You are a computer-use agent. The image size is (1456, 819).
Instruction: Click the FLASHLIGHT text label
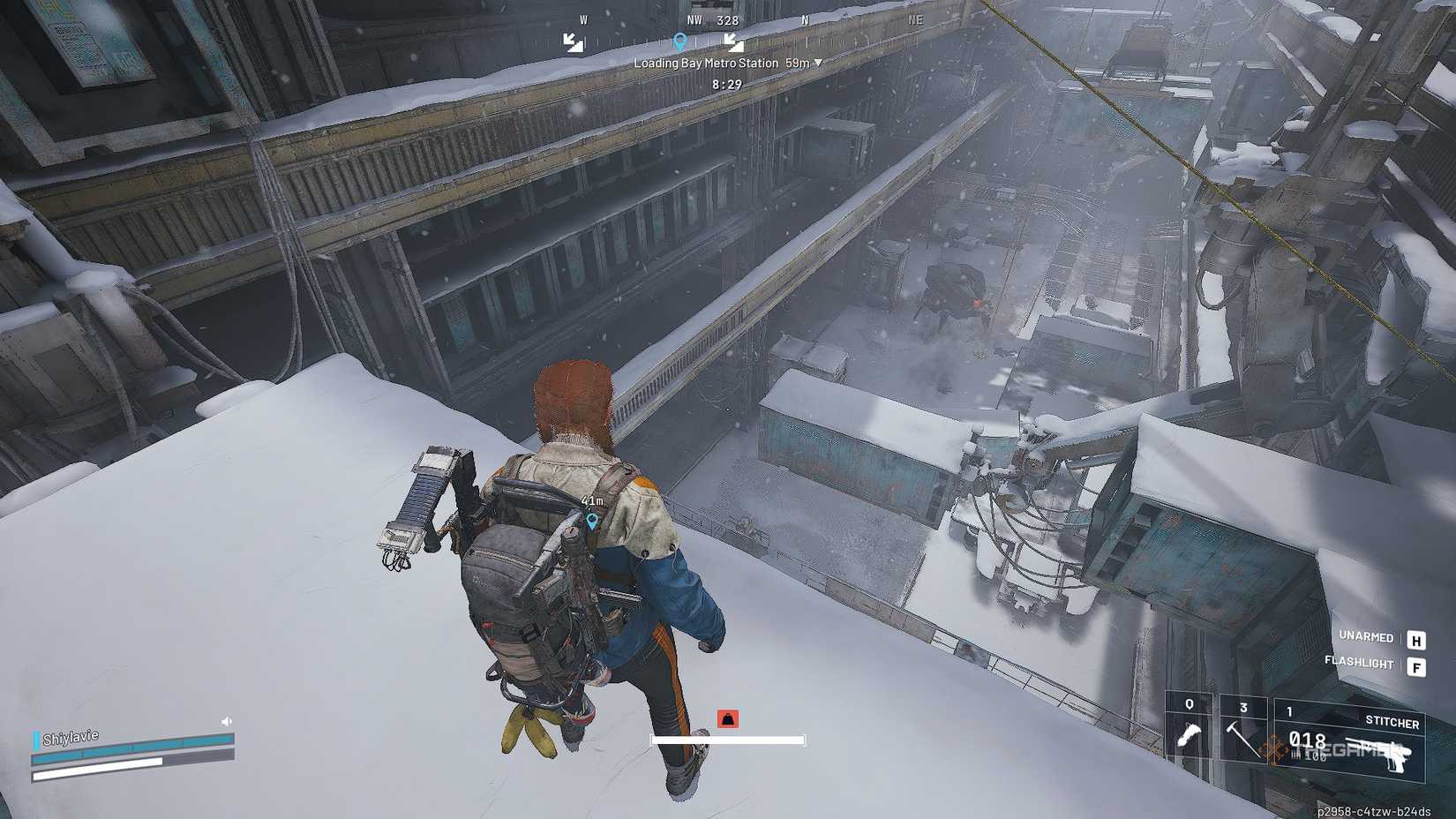pos(1360,662)
